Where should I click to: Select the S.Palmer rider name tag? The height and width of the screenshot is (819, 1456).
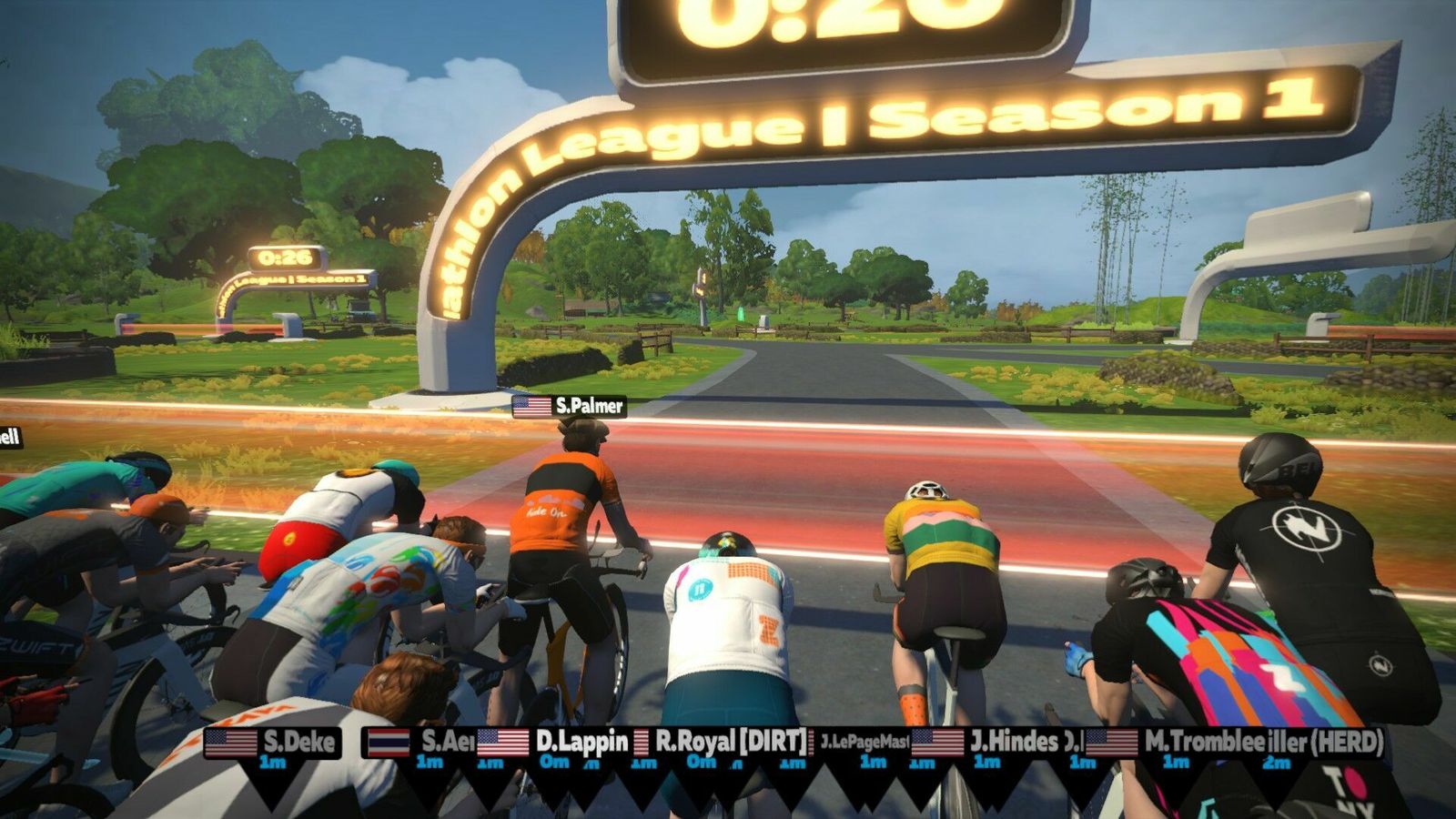point(570,406)
